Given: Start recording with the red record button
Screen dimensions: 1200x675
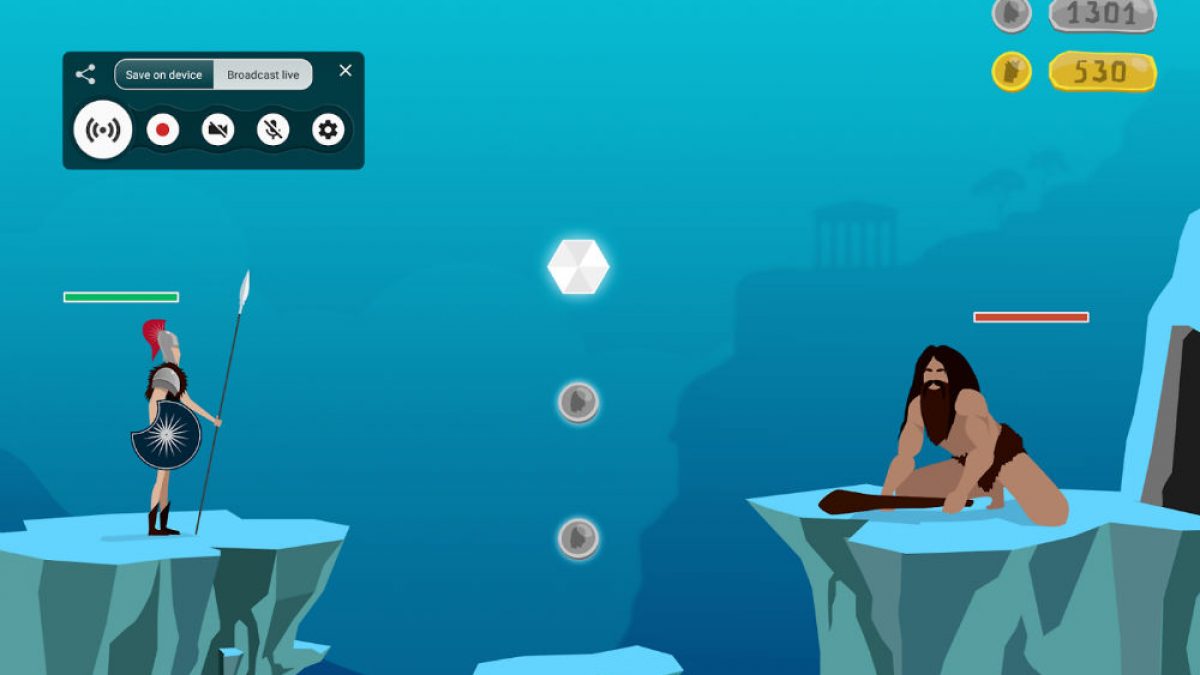Looking at the screenshot, I should (x=162, y=130).
